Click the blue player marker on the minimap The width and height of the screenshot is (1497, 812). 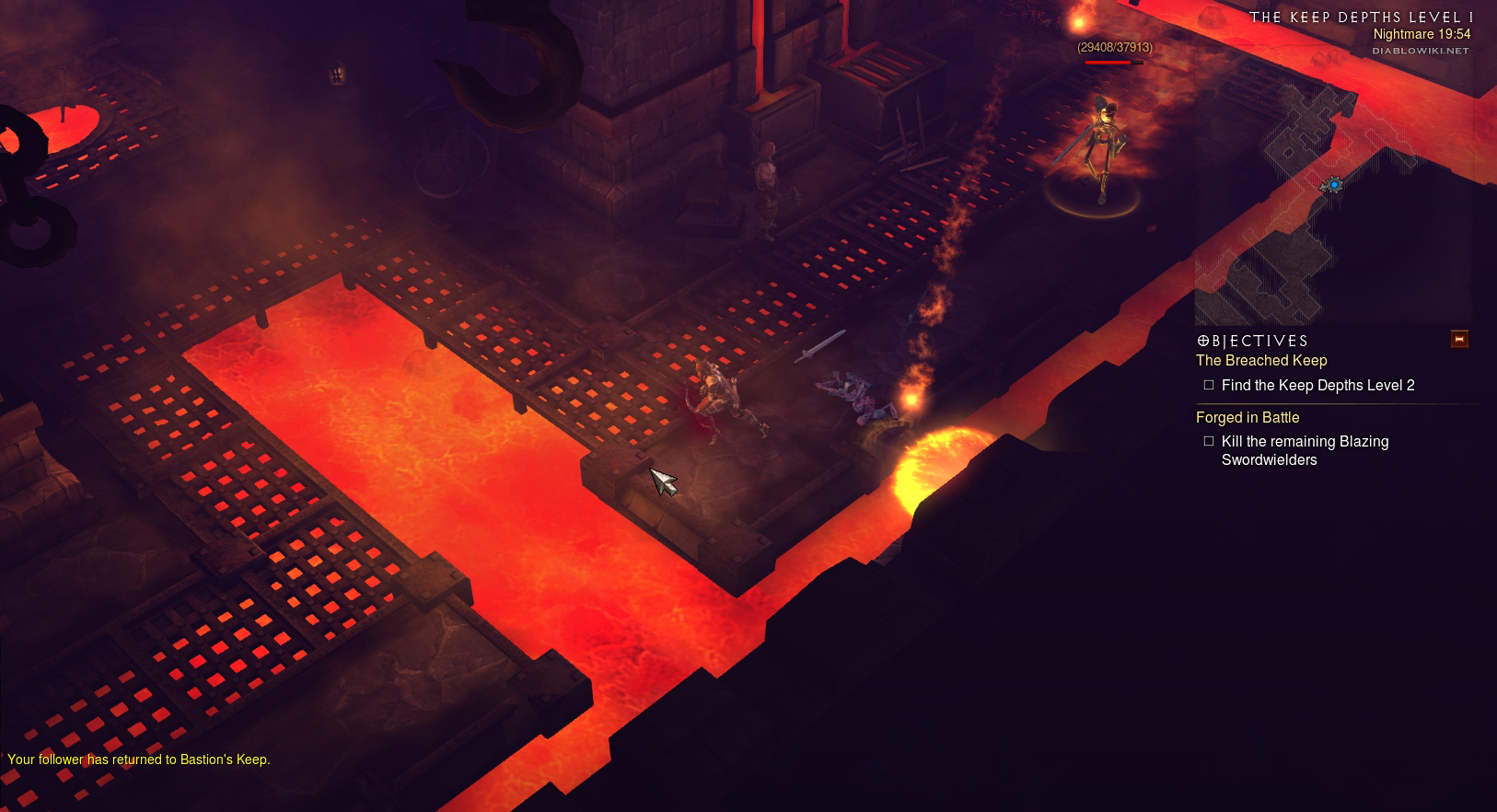click(1334, 185)
